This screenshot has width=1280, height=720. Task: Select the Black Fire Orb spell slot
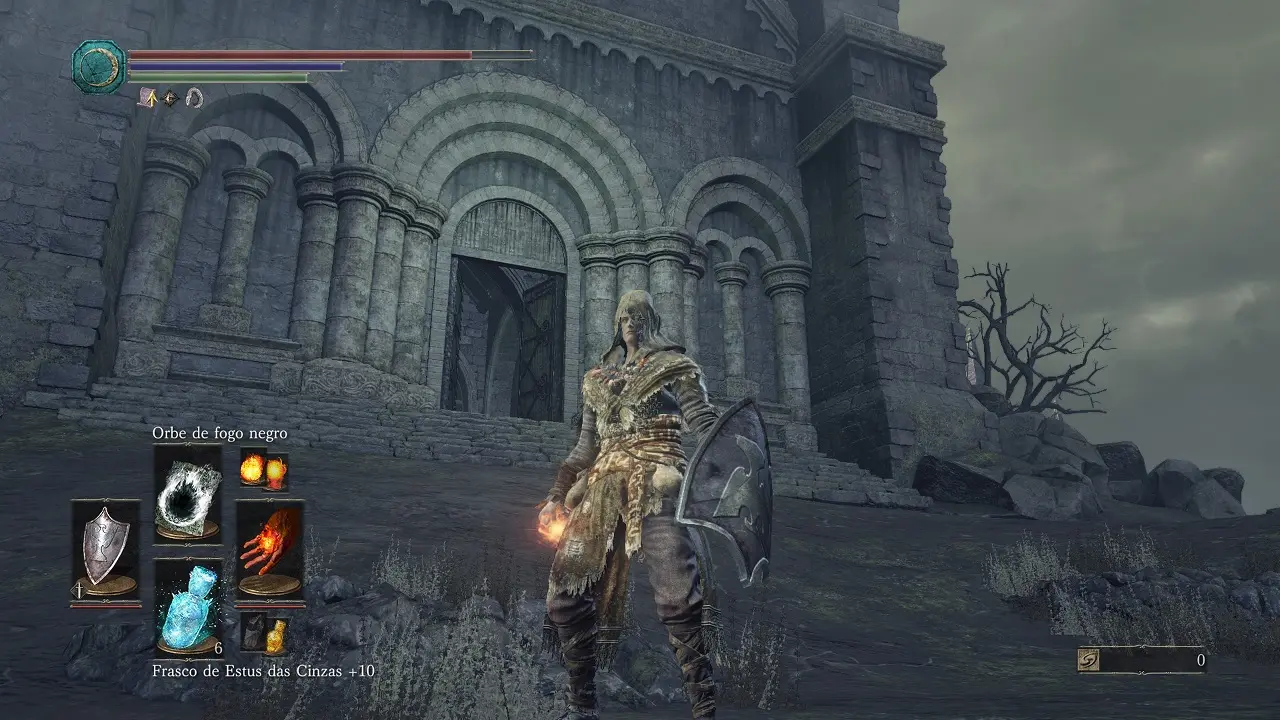(188, 495)
